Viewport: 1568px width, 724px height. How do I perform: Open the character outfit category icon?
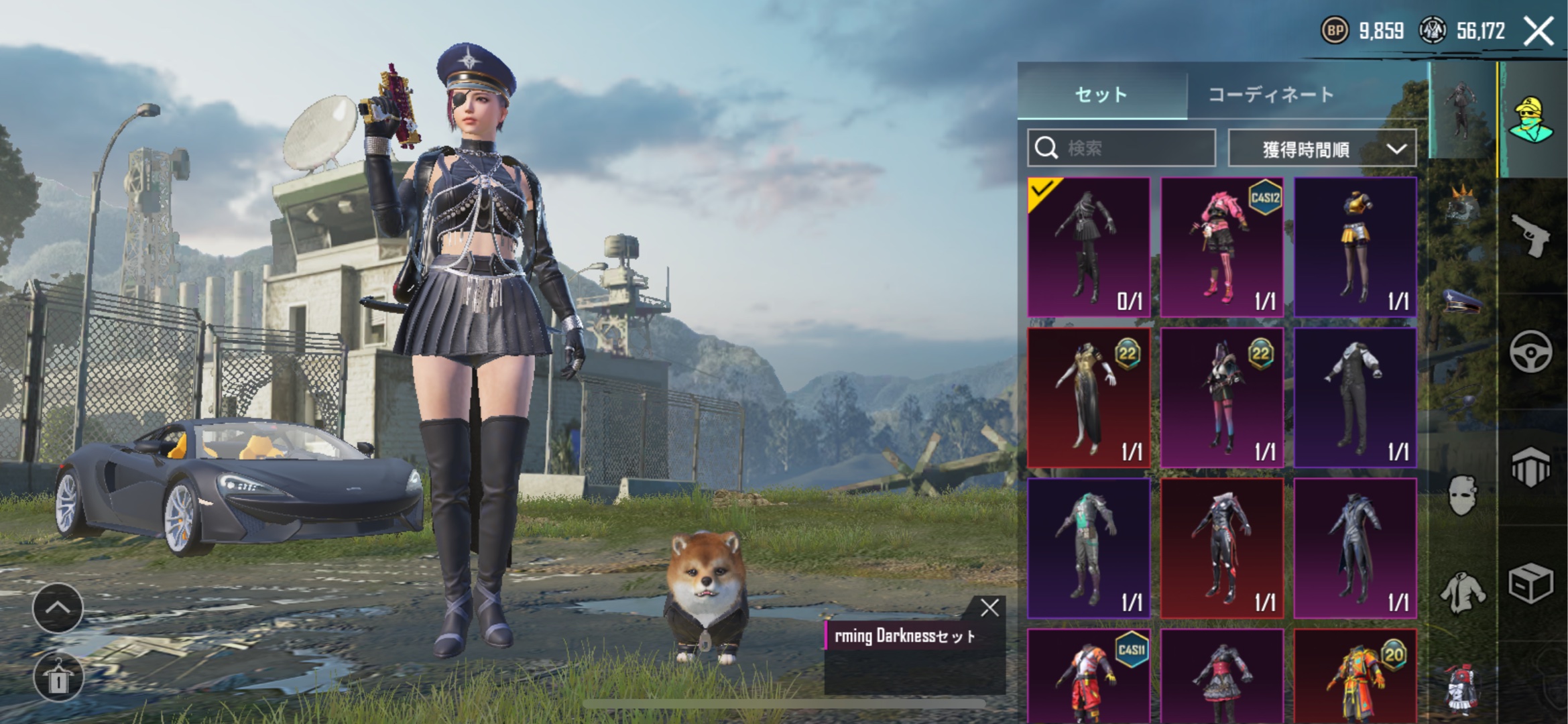pos(1531,119)
